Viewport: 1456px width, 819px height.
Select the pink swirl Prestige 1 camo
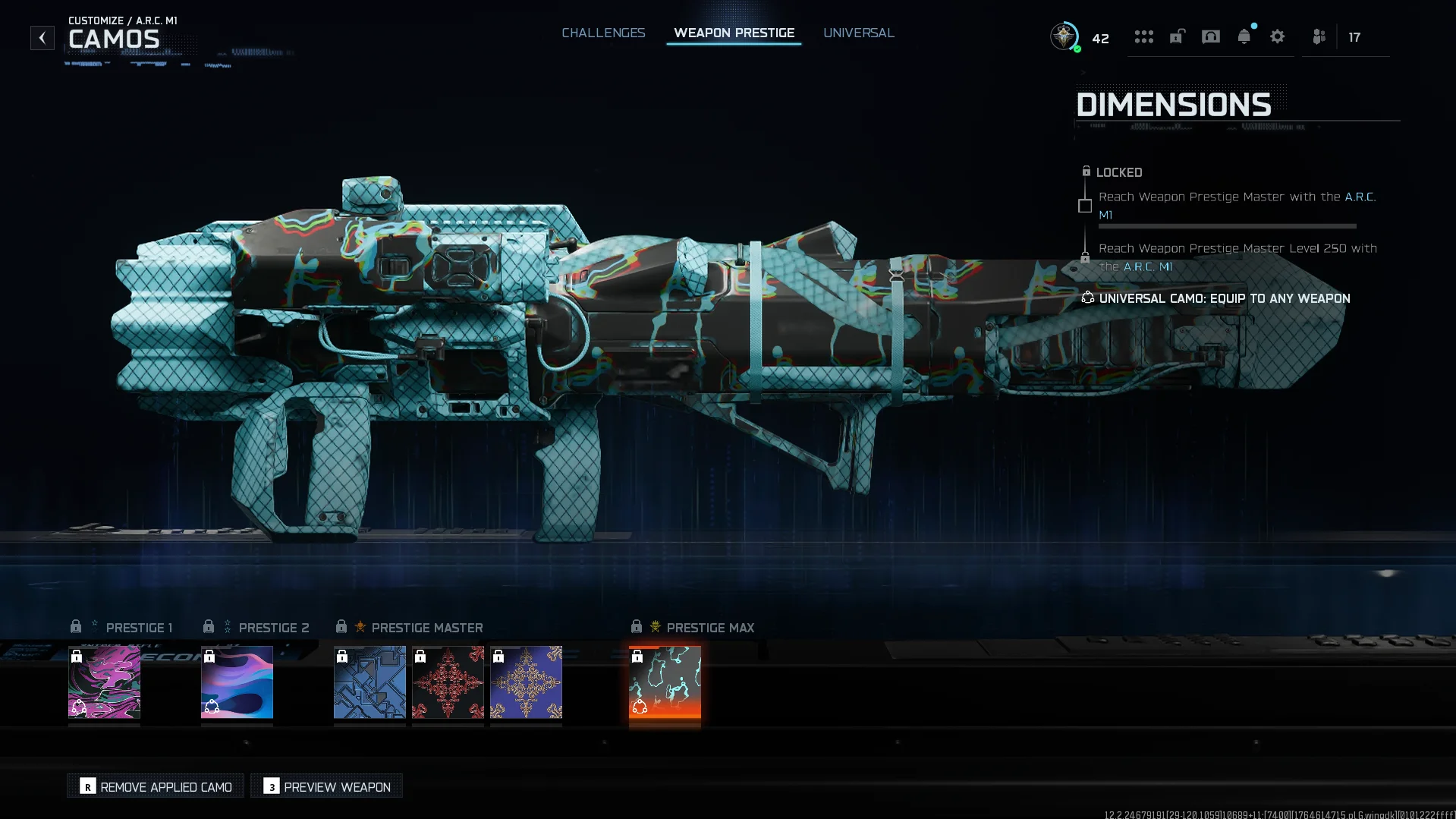tap(104, 682)
